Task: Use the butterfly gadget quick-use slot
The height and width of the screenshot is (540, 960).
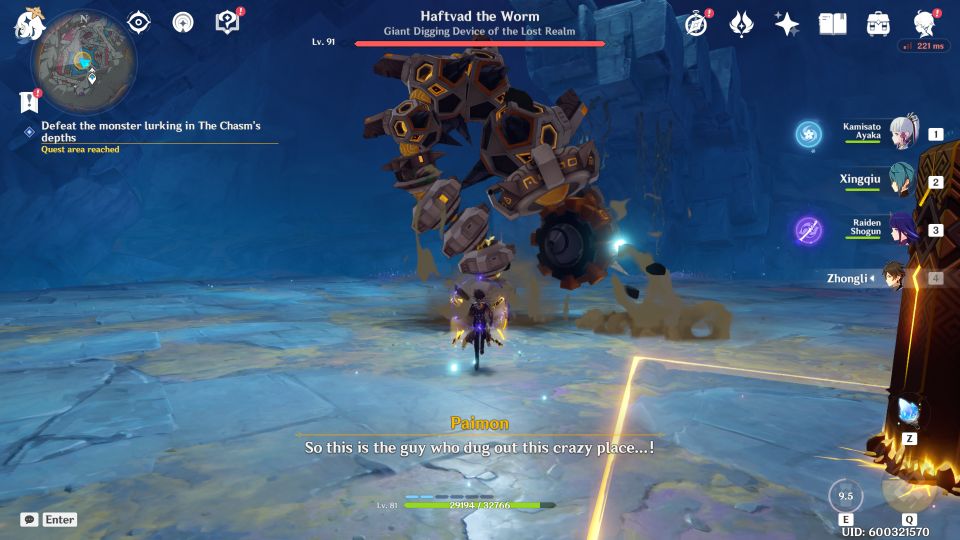Action: [x=909, y=412]
